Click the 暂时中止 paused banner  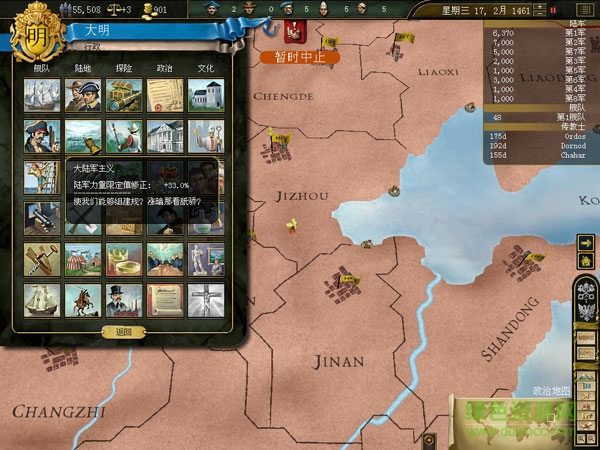point(300,57)
